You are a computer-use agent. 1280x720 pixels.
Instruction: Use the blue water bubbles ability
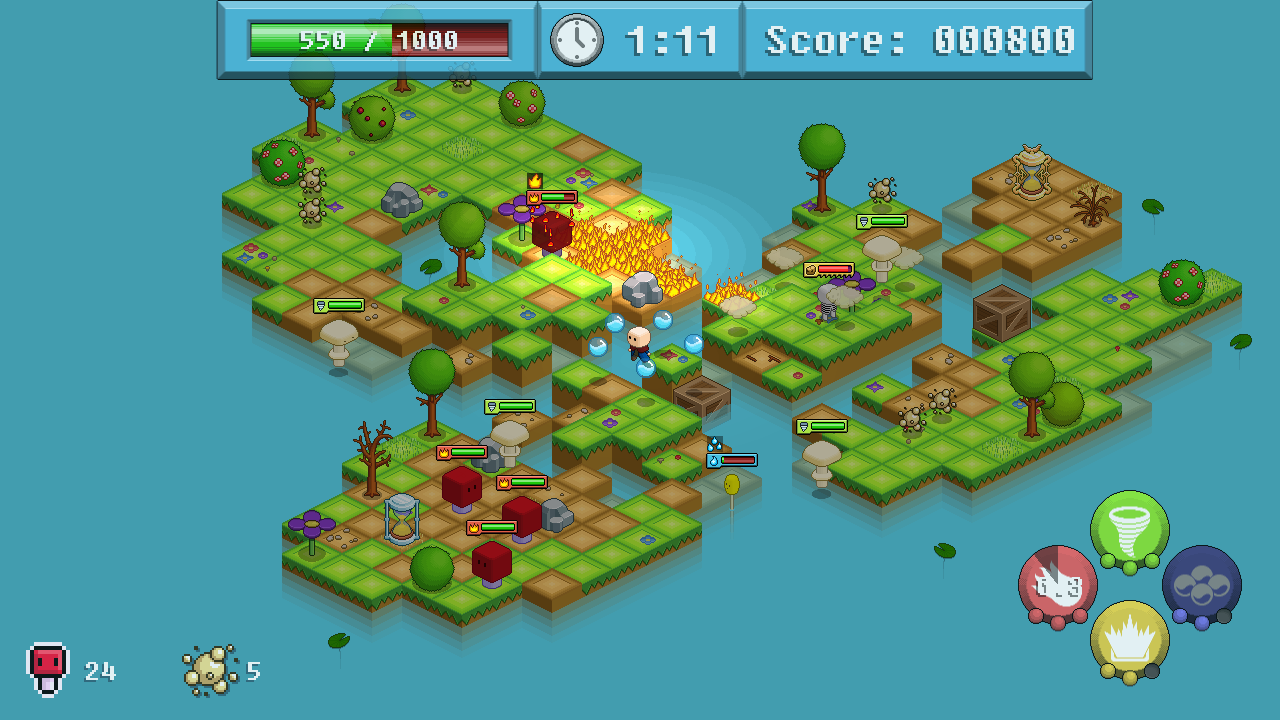point(1201,585)
